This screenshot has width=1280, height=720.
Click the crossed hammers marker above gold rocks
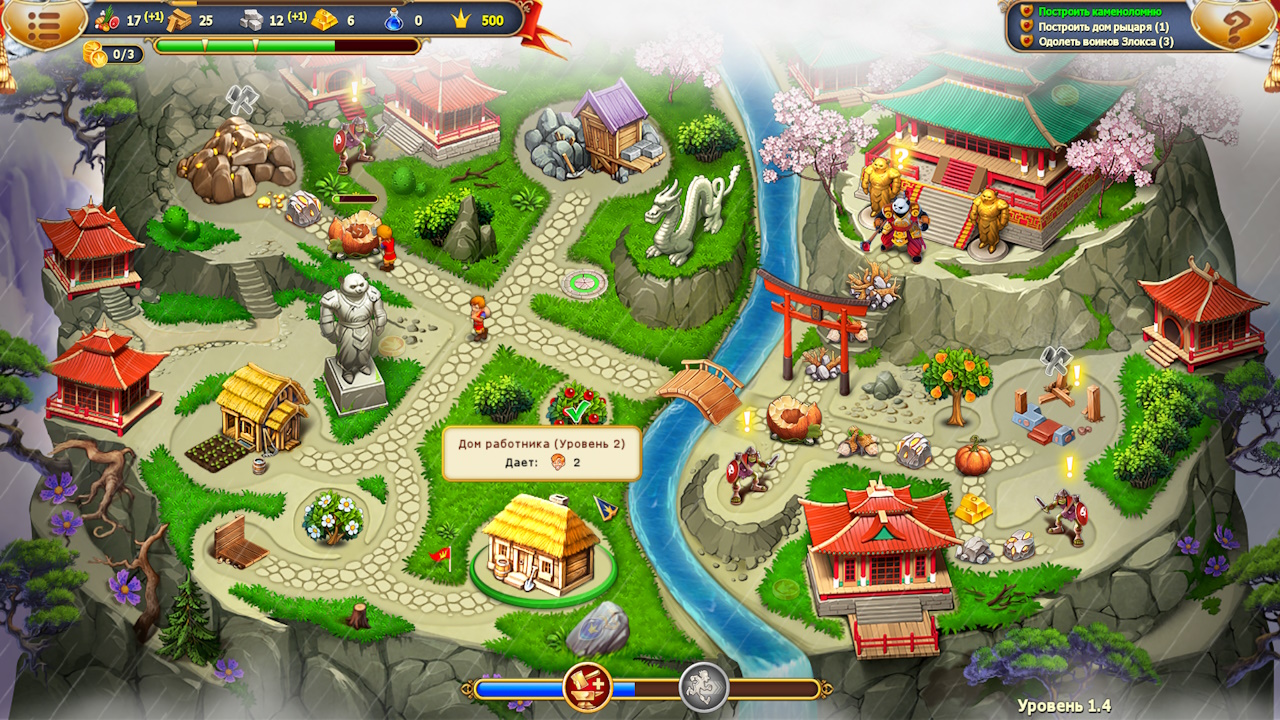click(x=241, y=98)
